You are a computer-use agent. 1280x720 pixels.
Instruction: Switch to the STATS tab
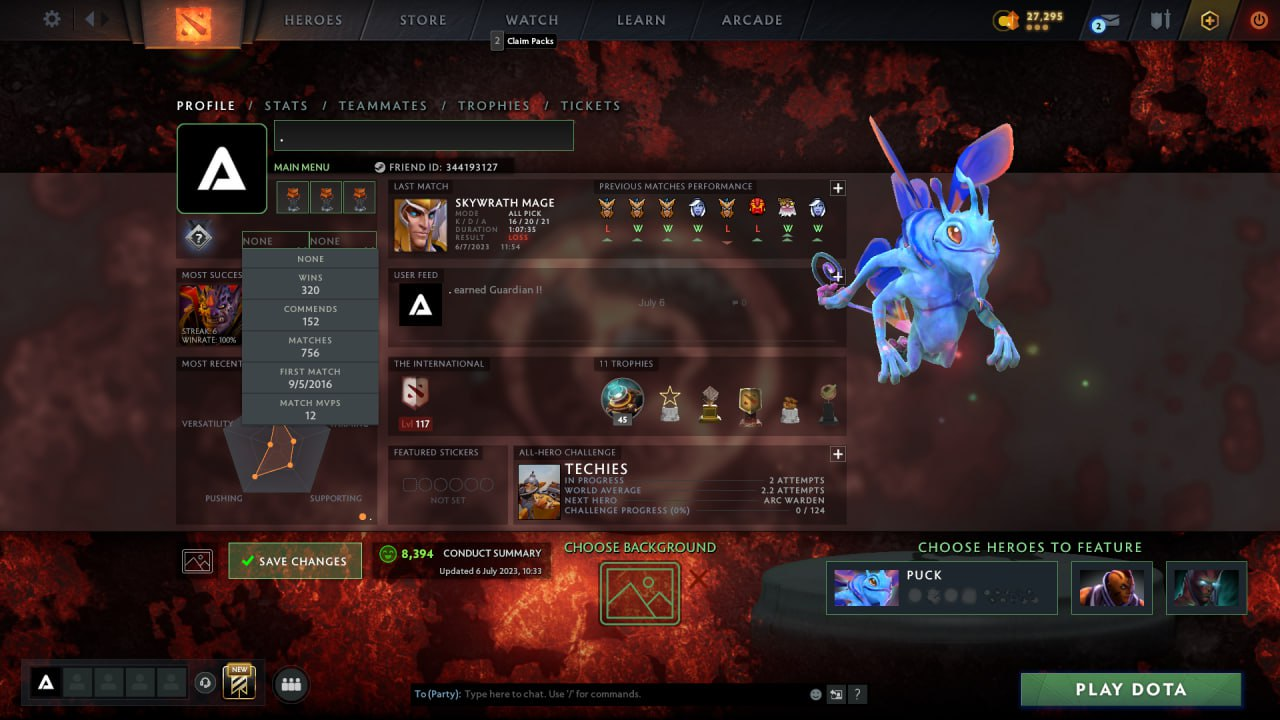[x=286, y=105]
